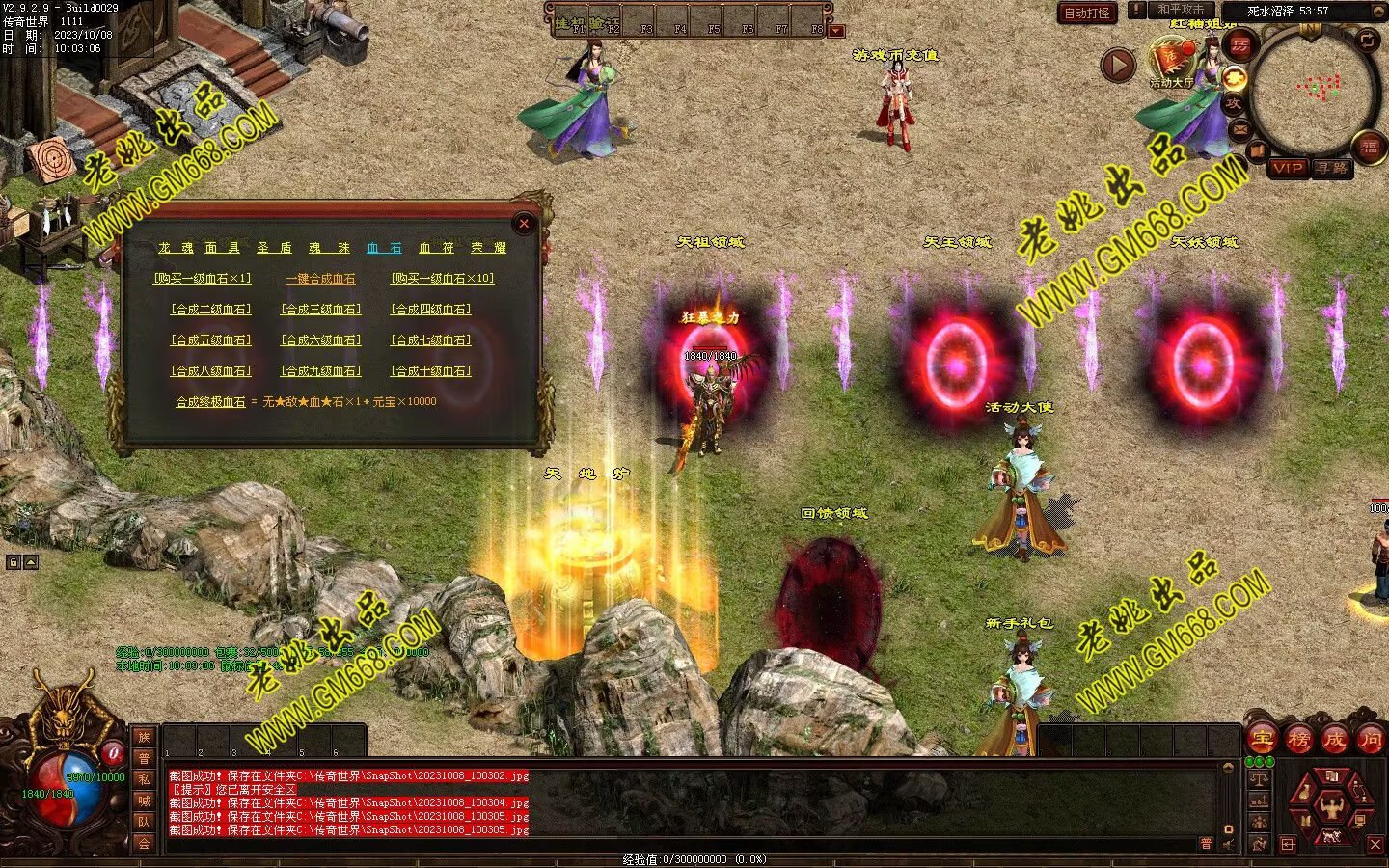Toggle the 自动打怪 auto-fight button
1389x868 pixels.
click(1086, 14)
